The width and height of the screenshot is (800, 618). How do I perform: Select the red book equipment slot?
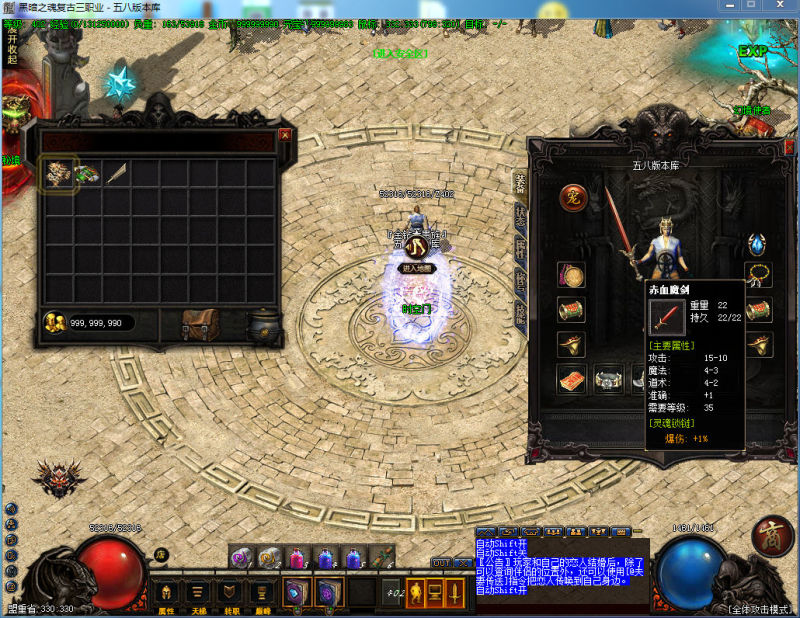572,380
